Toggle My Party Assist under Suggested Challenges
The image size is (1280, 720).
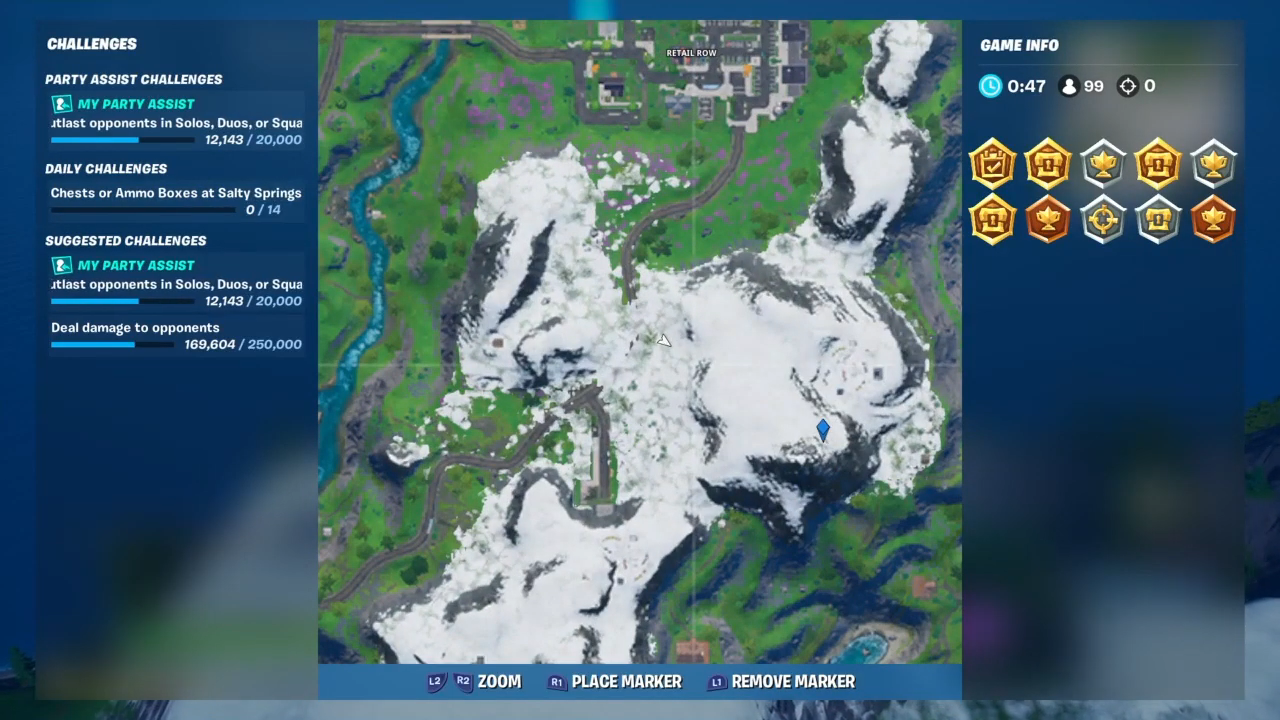pyautogui.click(x=136, y=265)
